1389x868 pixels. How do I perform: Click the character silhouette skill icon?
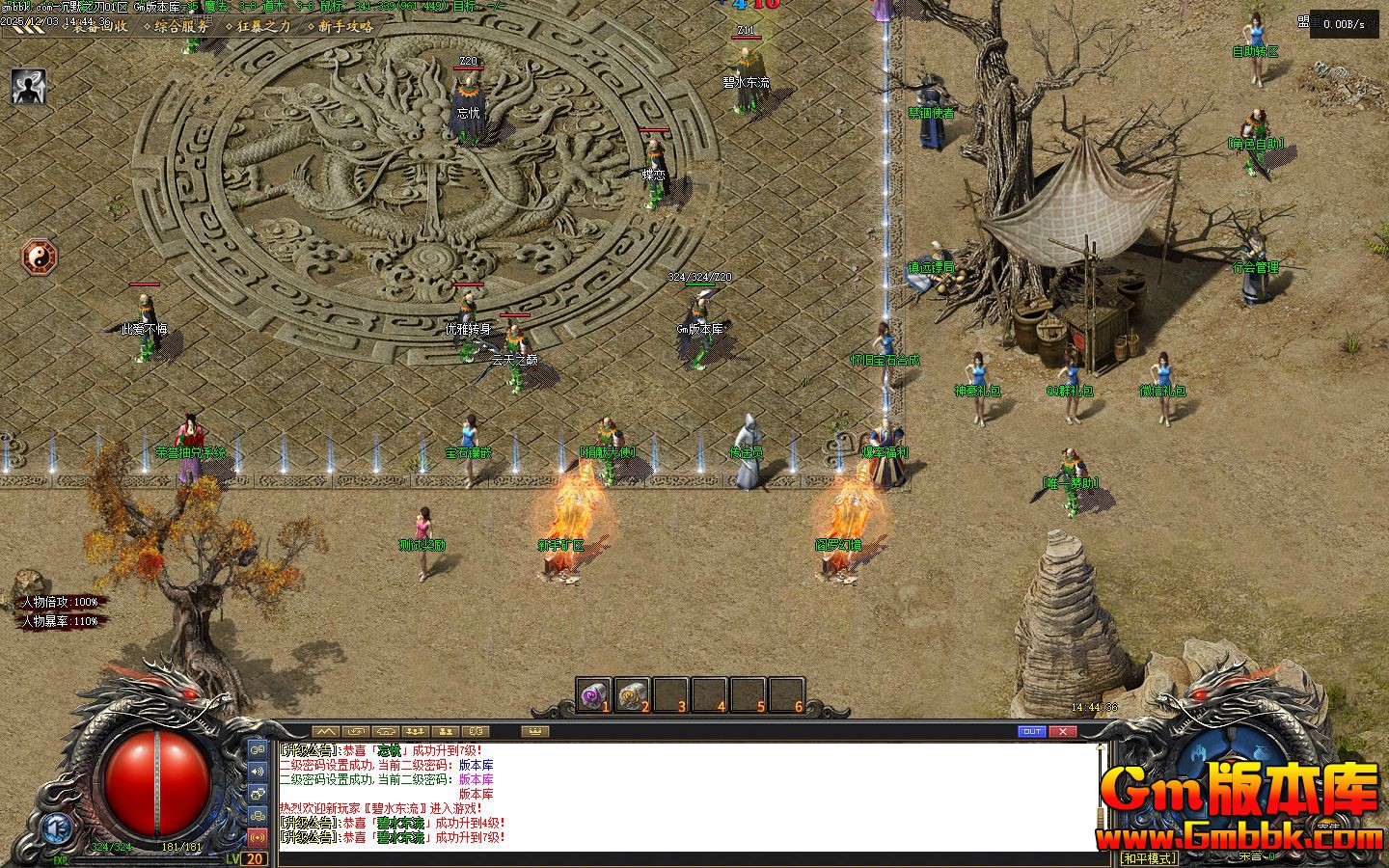coord(29,86)
